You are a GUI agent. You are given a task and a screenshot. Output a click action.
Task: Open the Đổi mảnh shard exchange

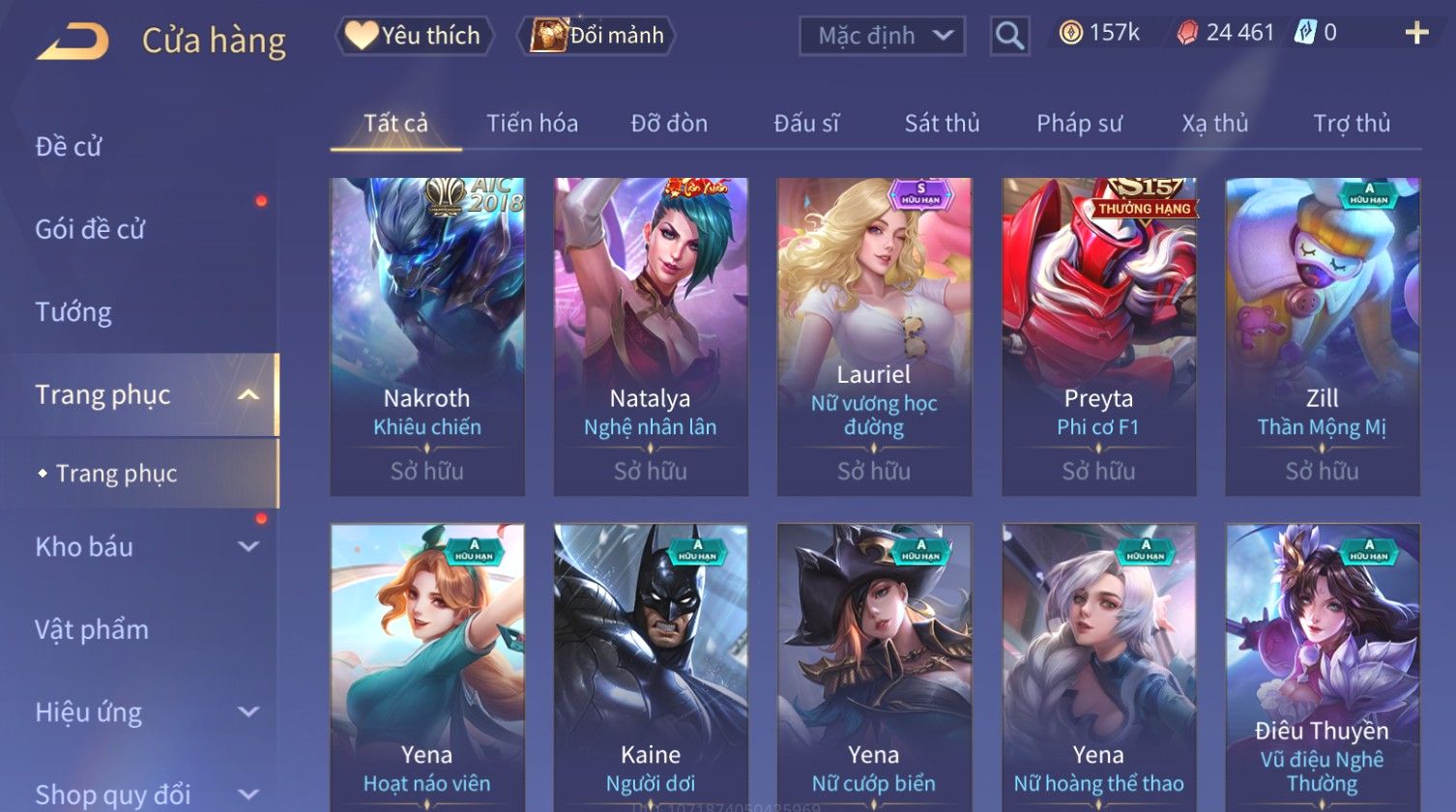[597, 36]
